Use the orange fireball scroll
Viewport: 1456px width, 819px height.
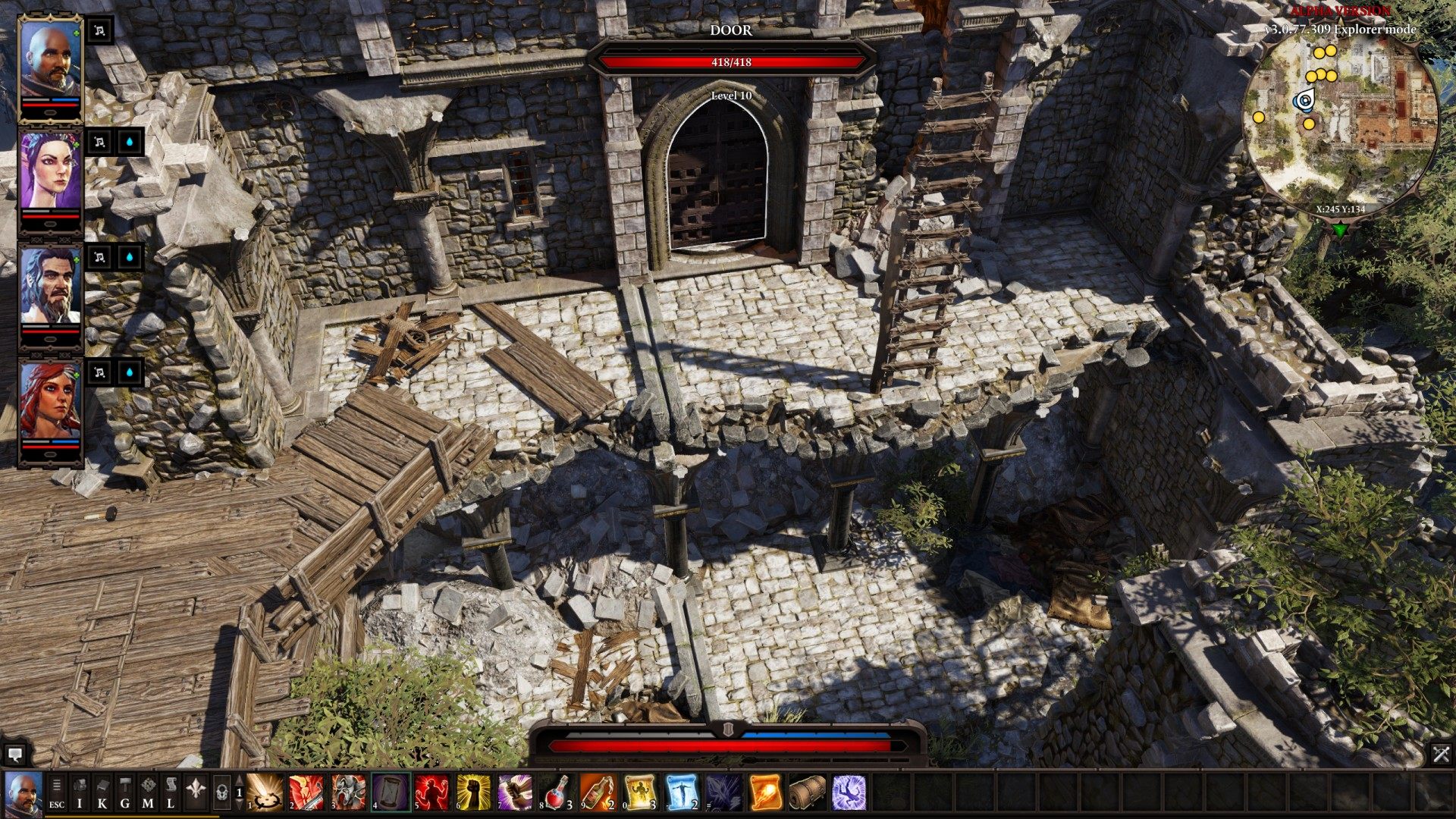click(x=765, y=792)
